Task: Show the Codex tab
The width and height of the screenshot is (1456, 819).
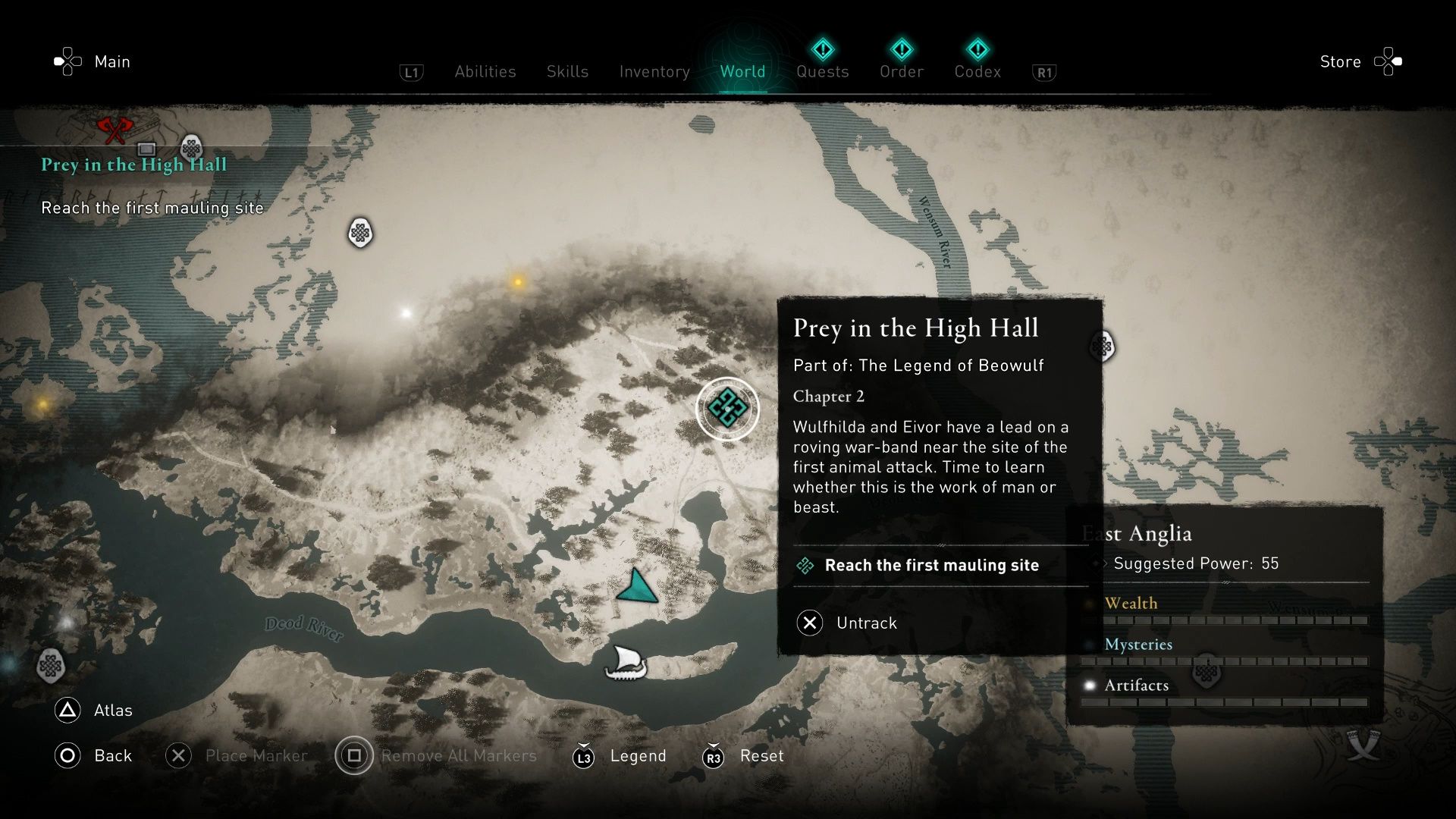Action: click(977, 72)
